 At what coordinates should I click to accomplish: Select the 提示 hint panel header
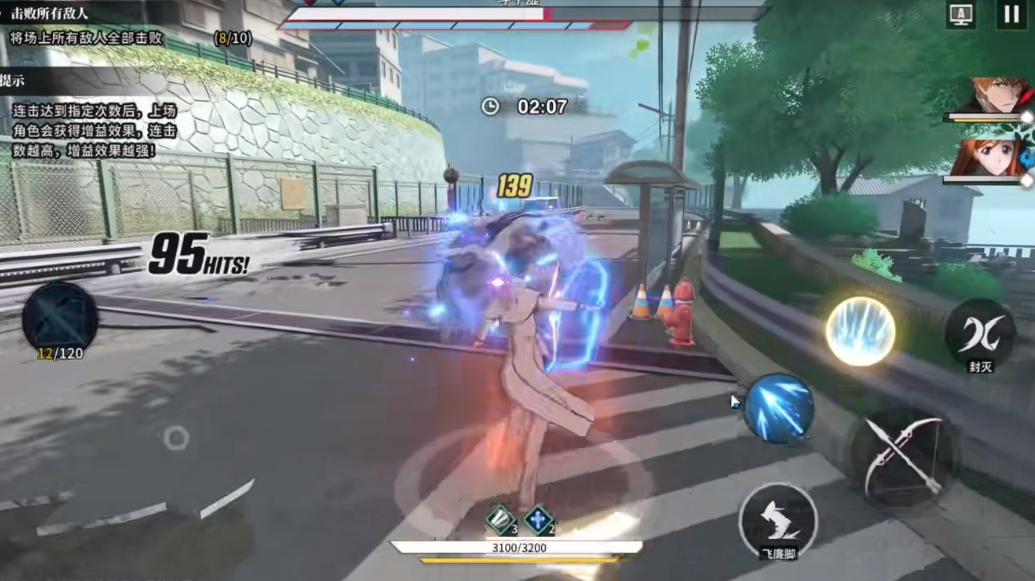point(14,80)
